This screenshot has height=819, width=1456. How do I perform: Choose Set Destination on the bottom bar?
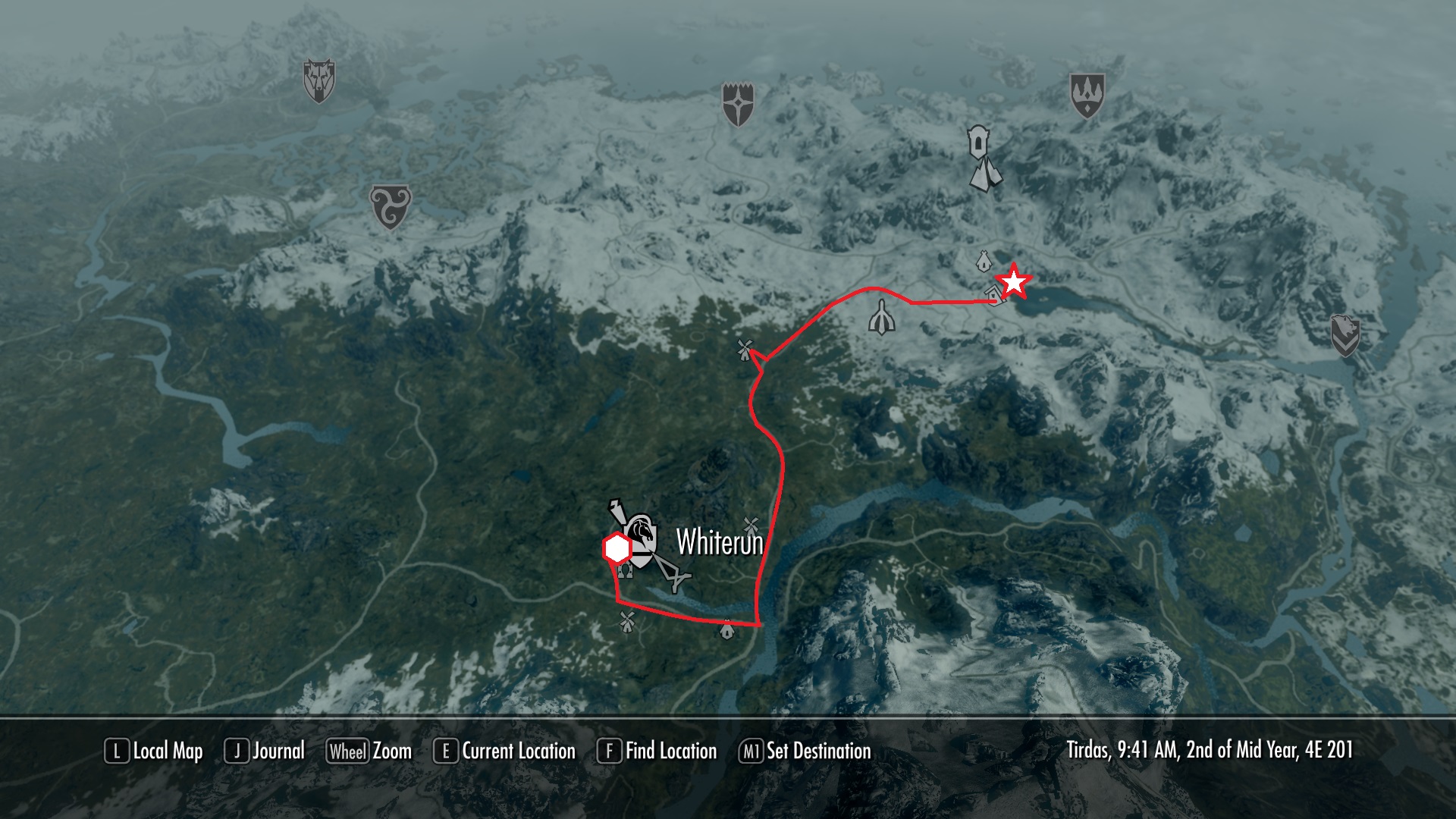click(x=805, y=751)
